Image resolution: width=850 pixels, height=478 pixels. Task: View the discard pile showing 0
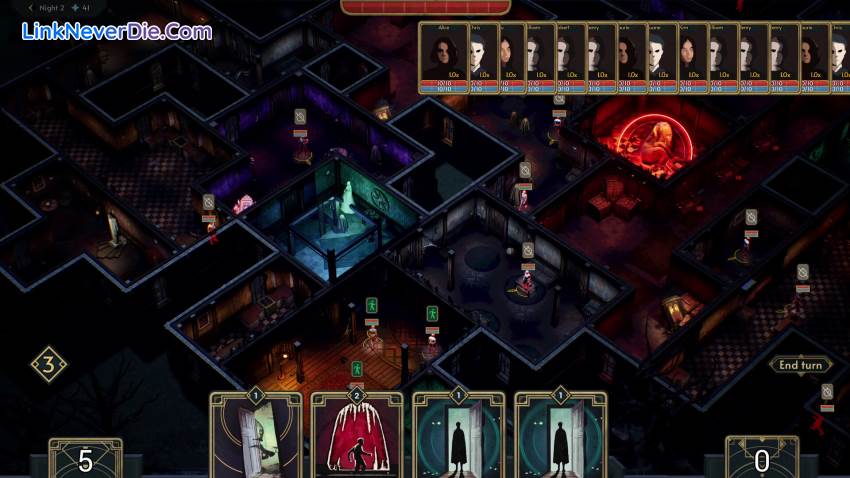tap(761, 460)
